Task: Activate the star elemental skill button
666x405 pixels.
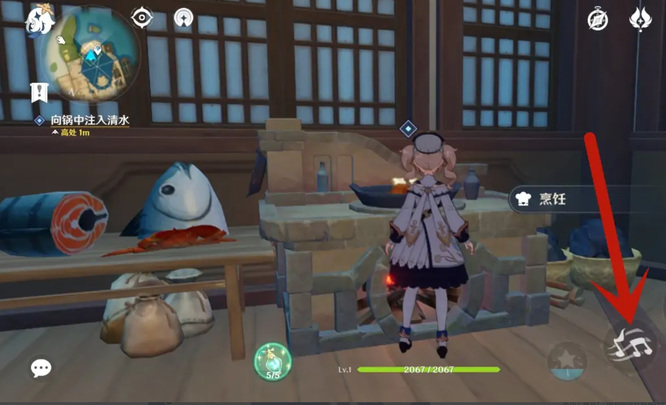Action: 566,358
